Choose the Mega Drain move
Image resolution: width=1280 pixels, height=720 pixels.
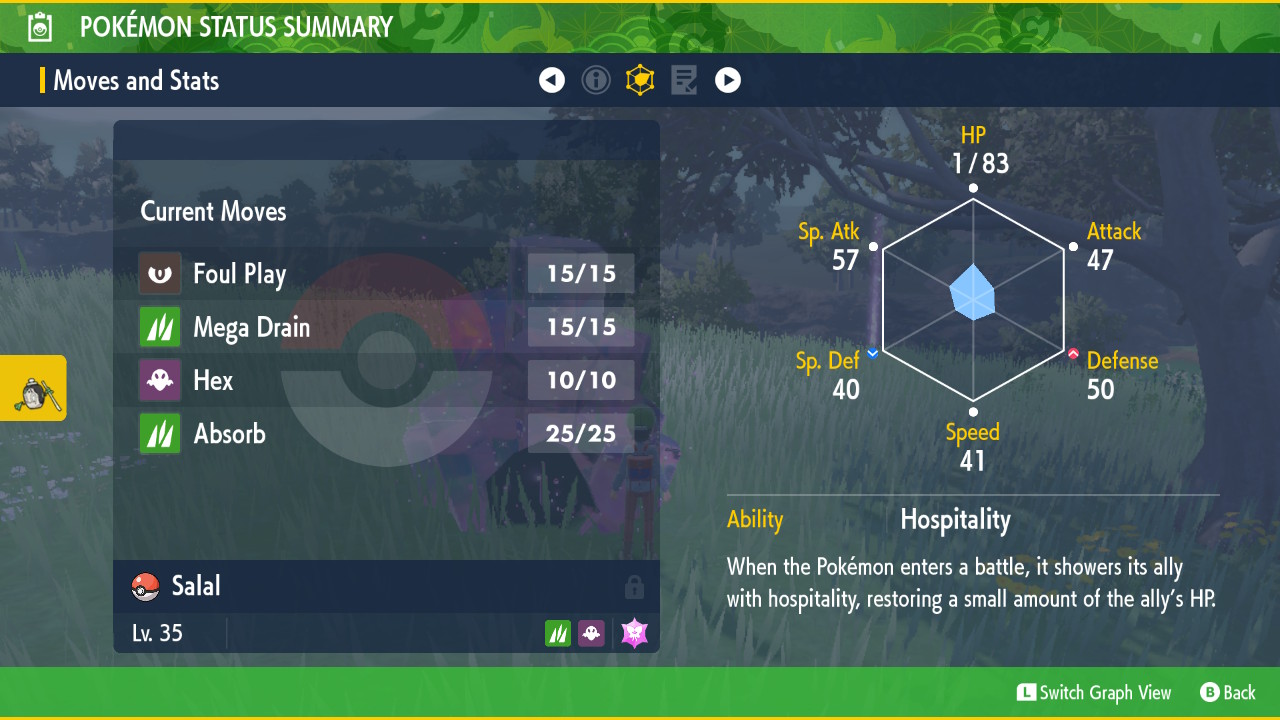386,327
